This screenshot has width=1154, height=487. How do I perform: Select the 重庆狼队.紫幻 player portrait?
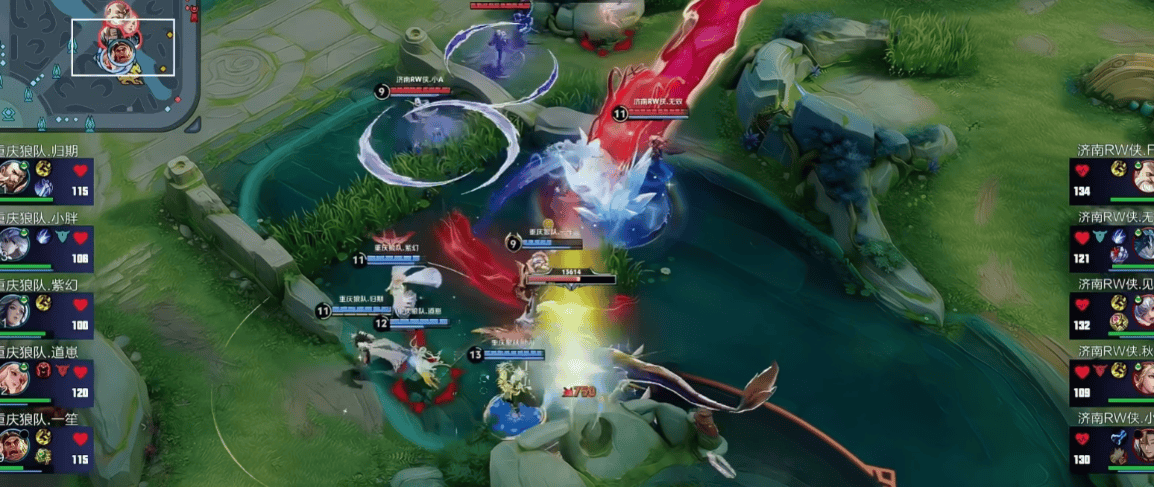point(14,313)
